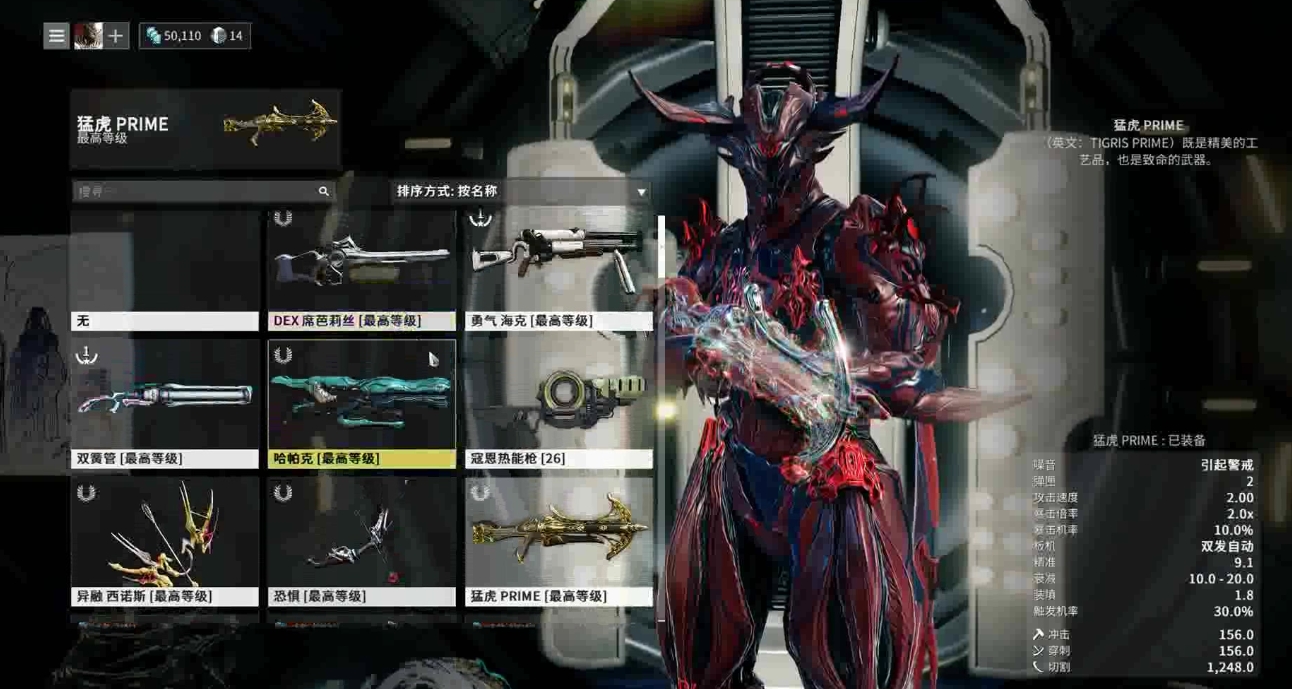Viewport: 1292px width, 689px height.
Task: Click the plus button beside avatar
Action: (116, 36)
